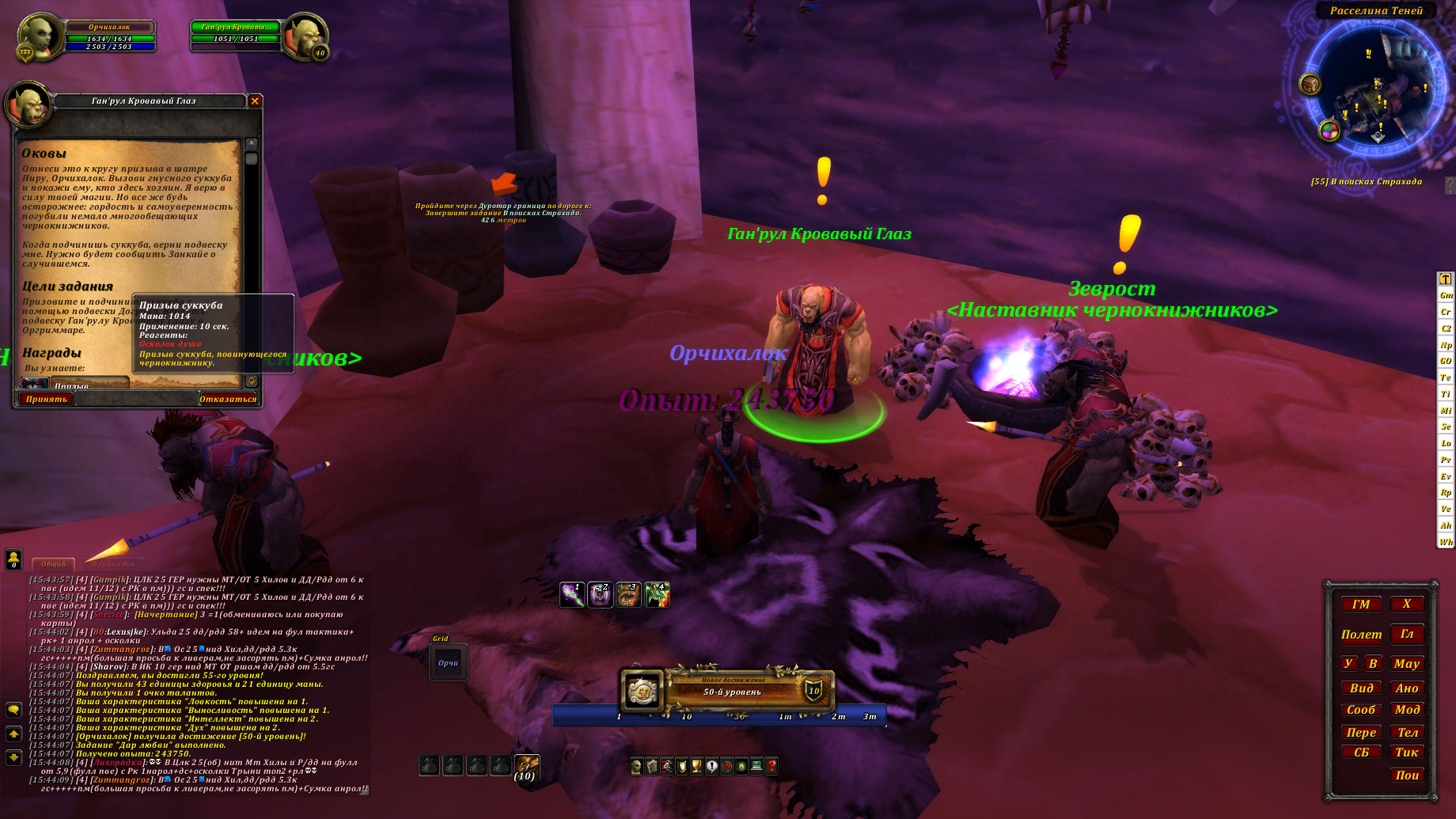Switch to the Общий chat tab
The width and height of the screenshot is (1456, 819).
tap(53, 564)
